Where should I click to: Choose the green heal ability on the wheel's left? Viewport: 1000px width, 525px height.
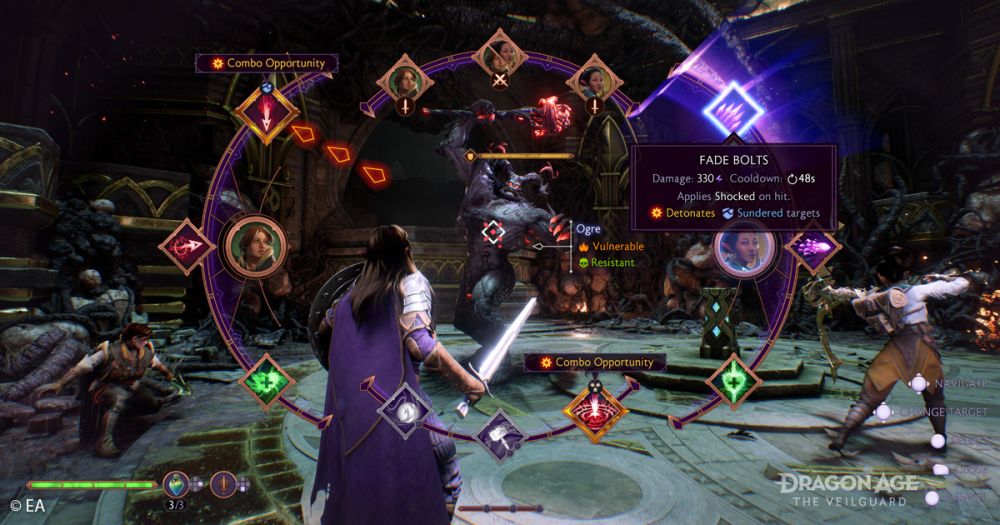pos(267,381)
